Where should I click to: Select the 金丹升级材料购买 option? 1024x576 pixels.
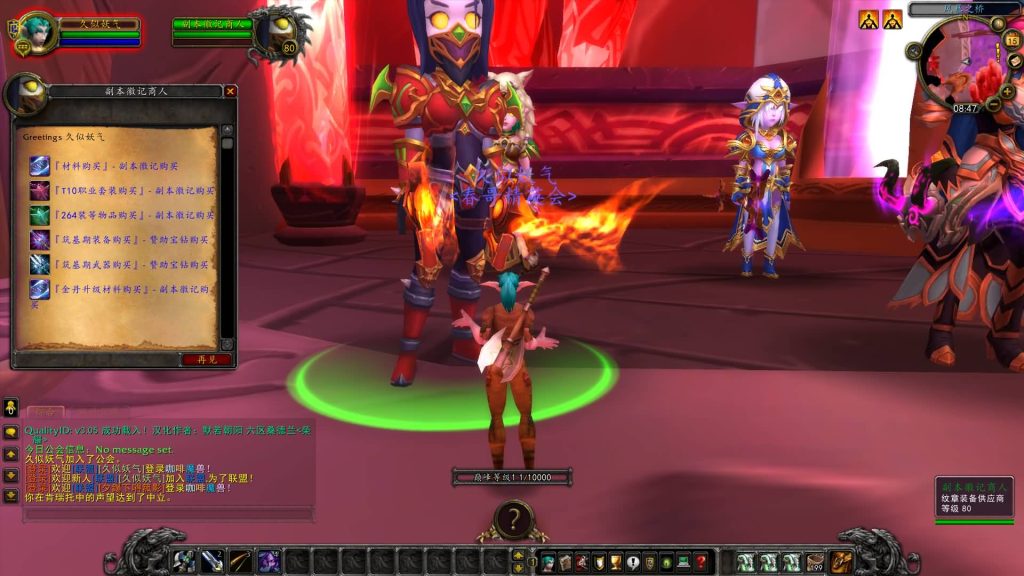120,290
